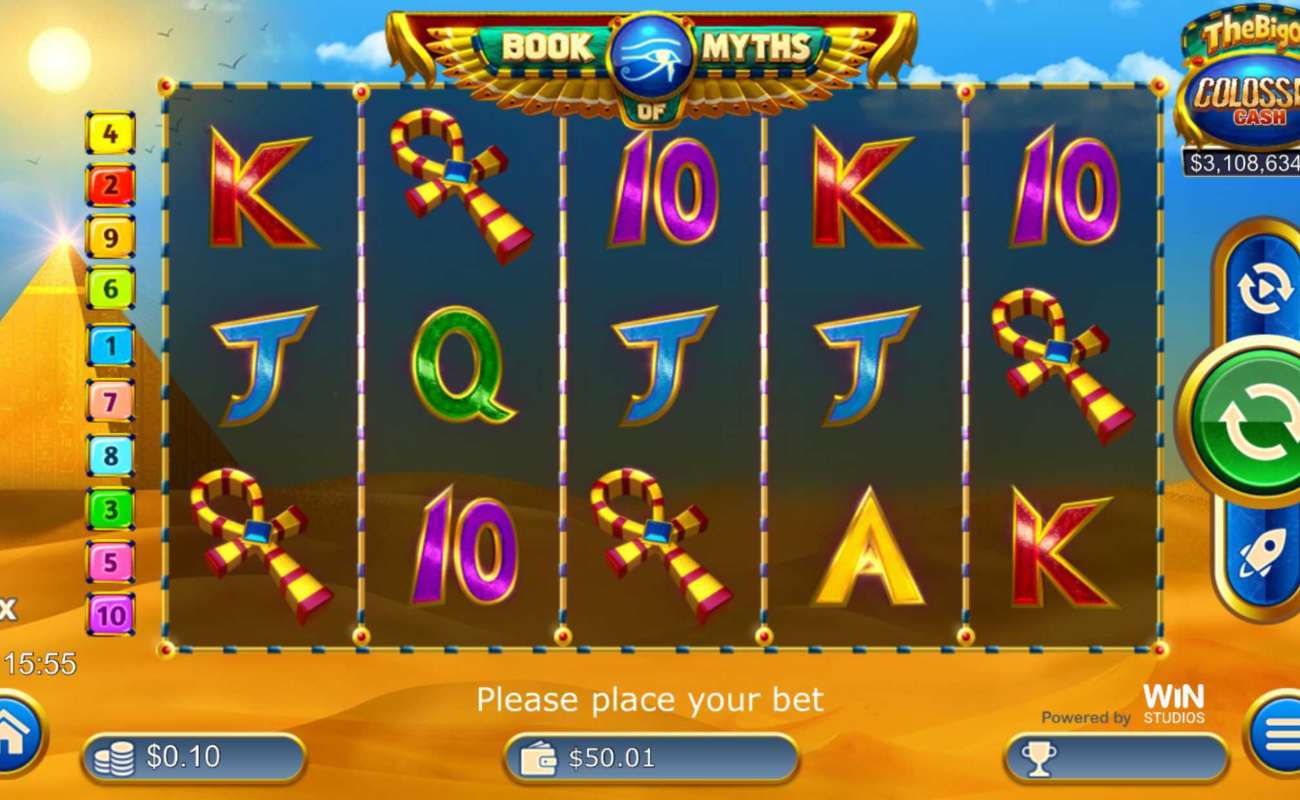Select payline number 2
Screen dimensions: 1300x800
110,185
